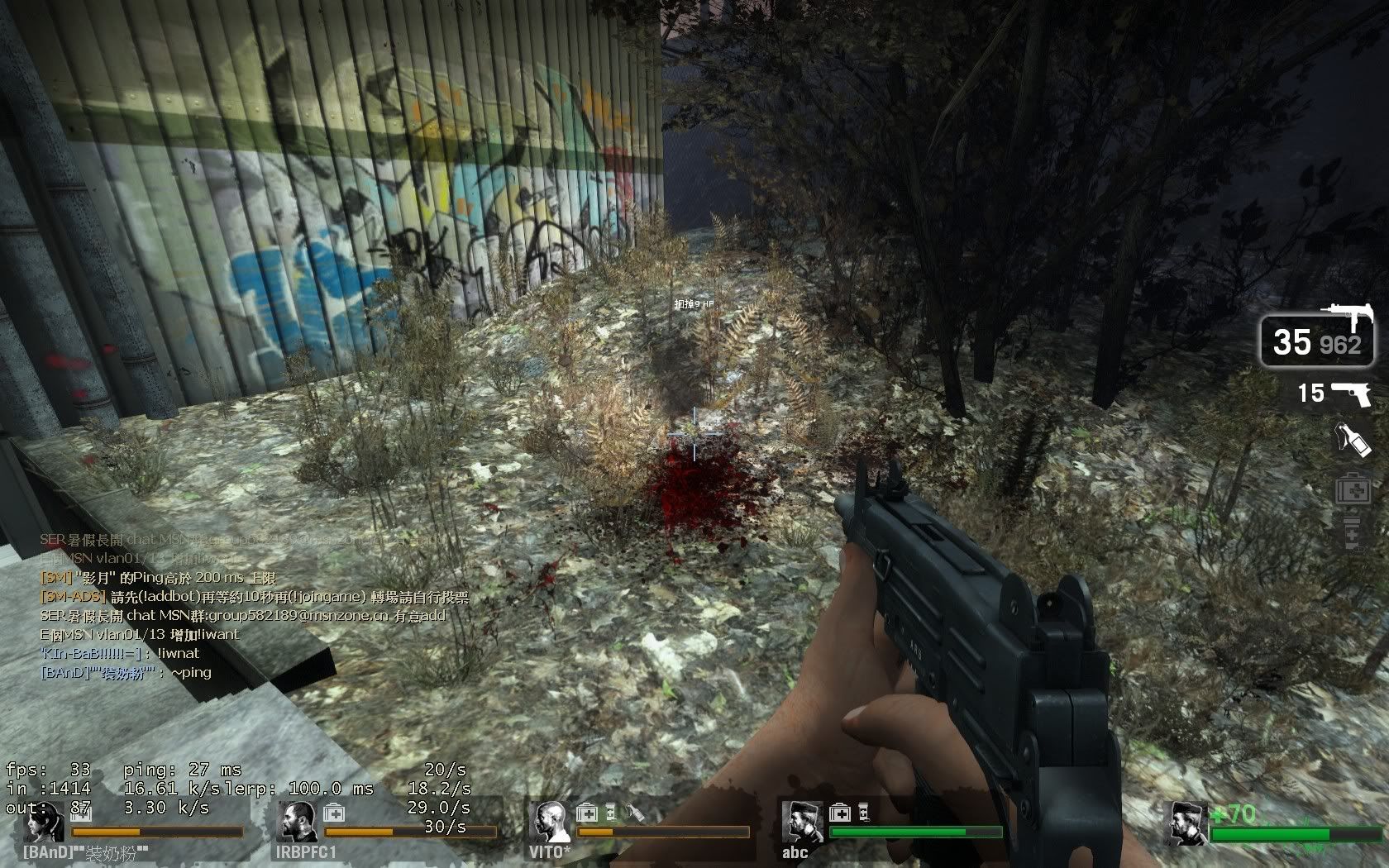Viewport: 1389px width, 868px height.
Task: Choose teammate abc's portrait
Action: pos(801,822)
